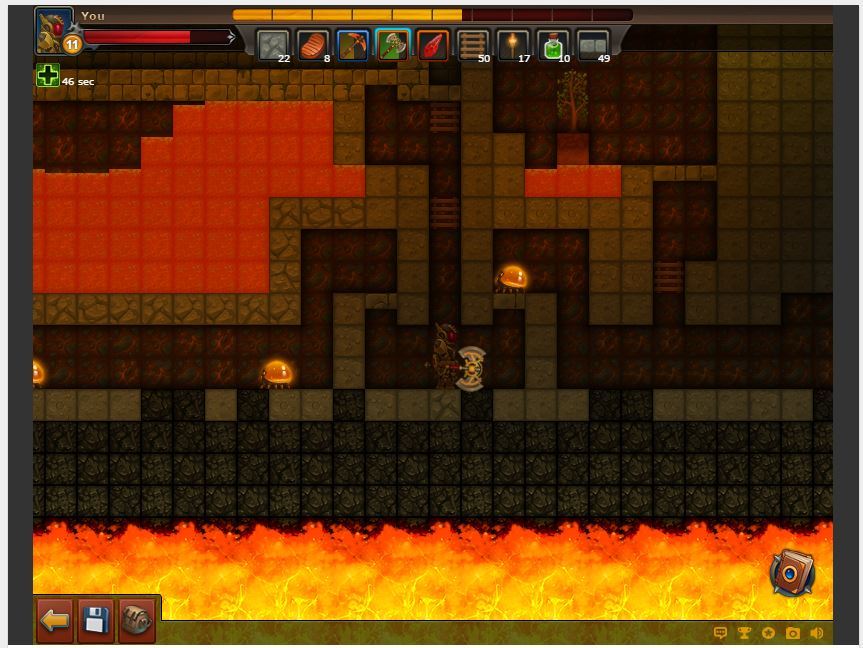Click the star favorite icon
Viewport: 863px width, 648px height.
tap(768, 633)
